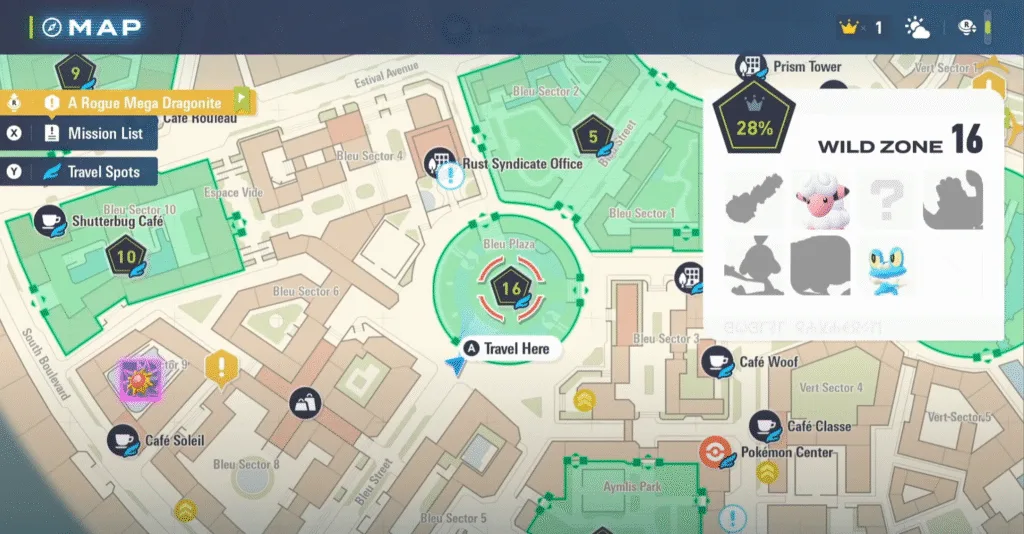The image size is (1024, 534).
Task: Click the shopping bag shop marker
Action: (305, 403)
